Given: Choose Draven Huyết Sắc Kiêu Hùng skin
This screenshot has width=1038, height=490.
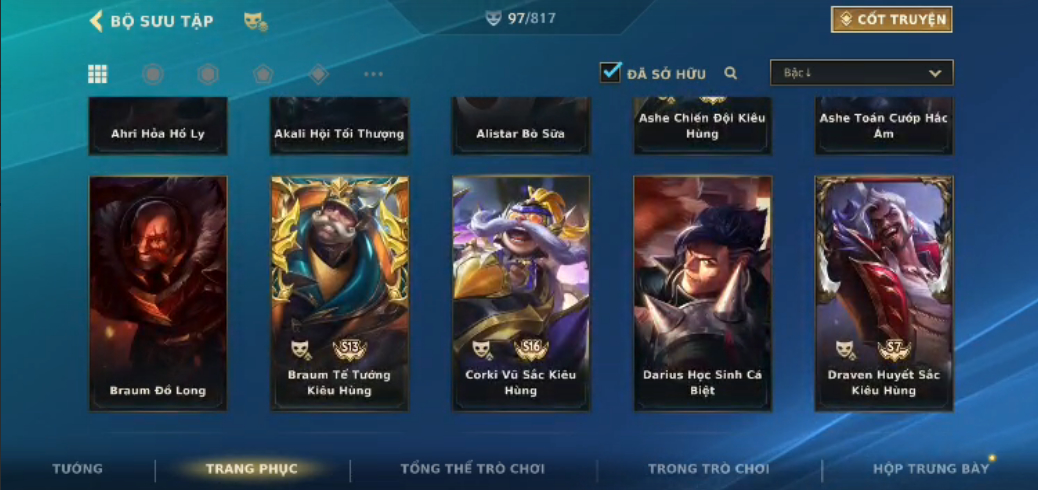Looking at the screenshot, I should click(x=884, y=293).
